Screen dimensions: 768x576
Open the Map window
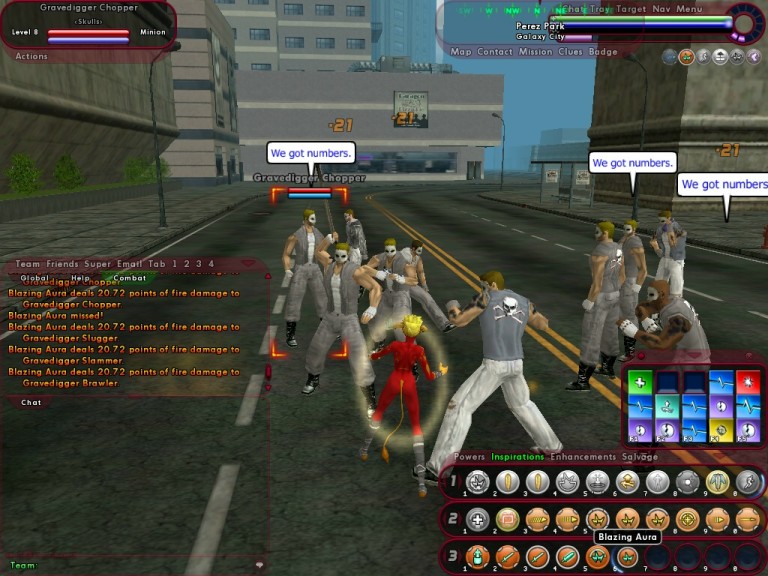[x=460, y=52]
